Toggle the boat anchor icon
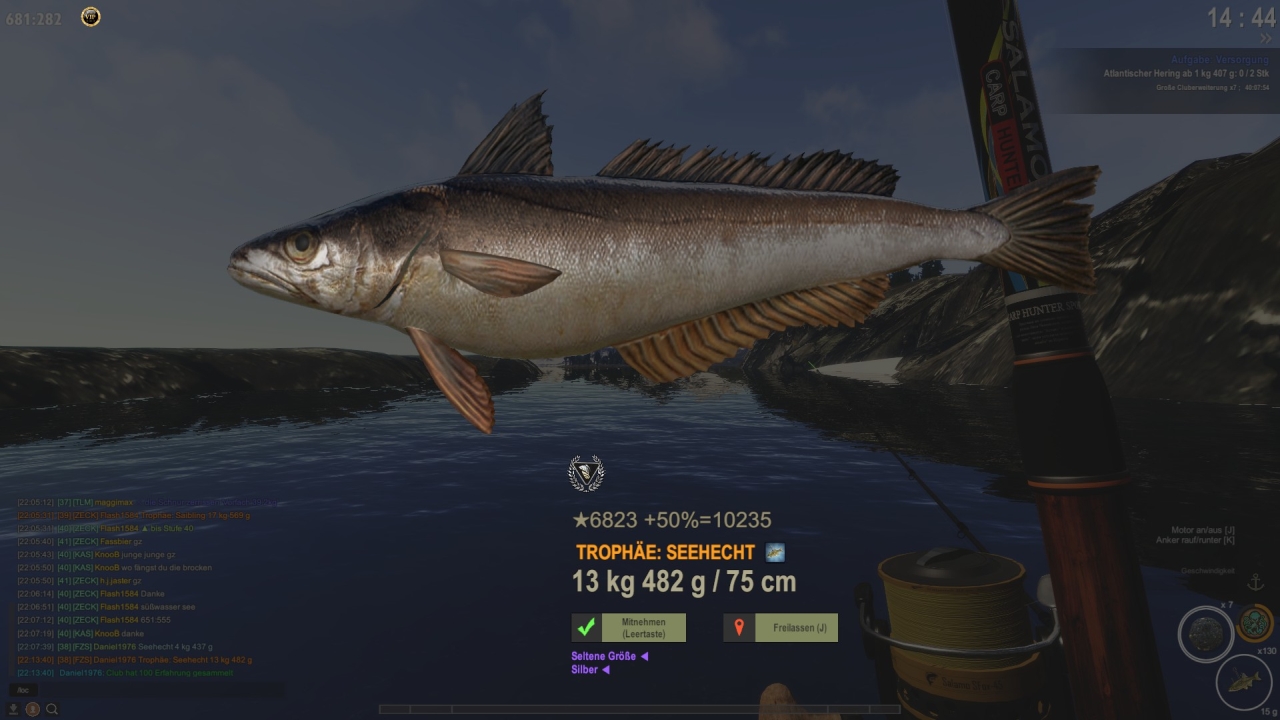The image size is (1280, 720). point(1255,583)
